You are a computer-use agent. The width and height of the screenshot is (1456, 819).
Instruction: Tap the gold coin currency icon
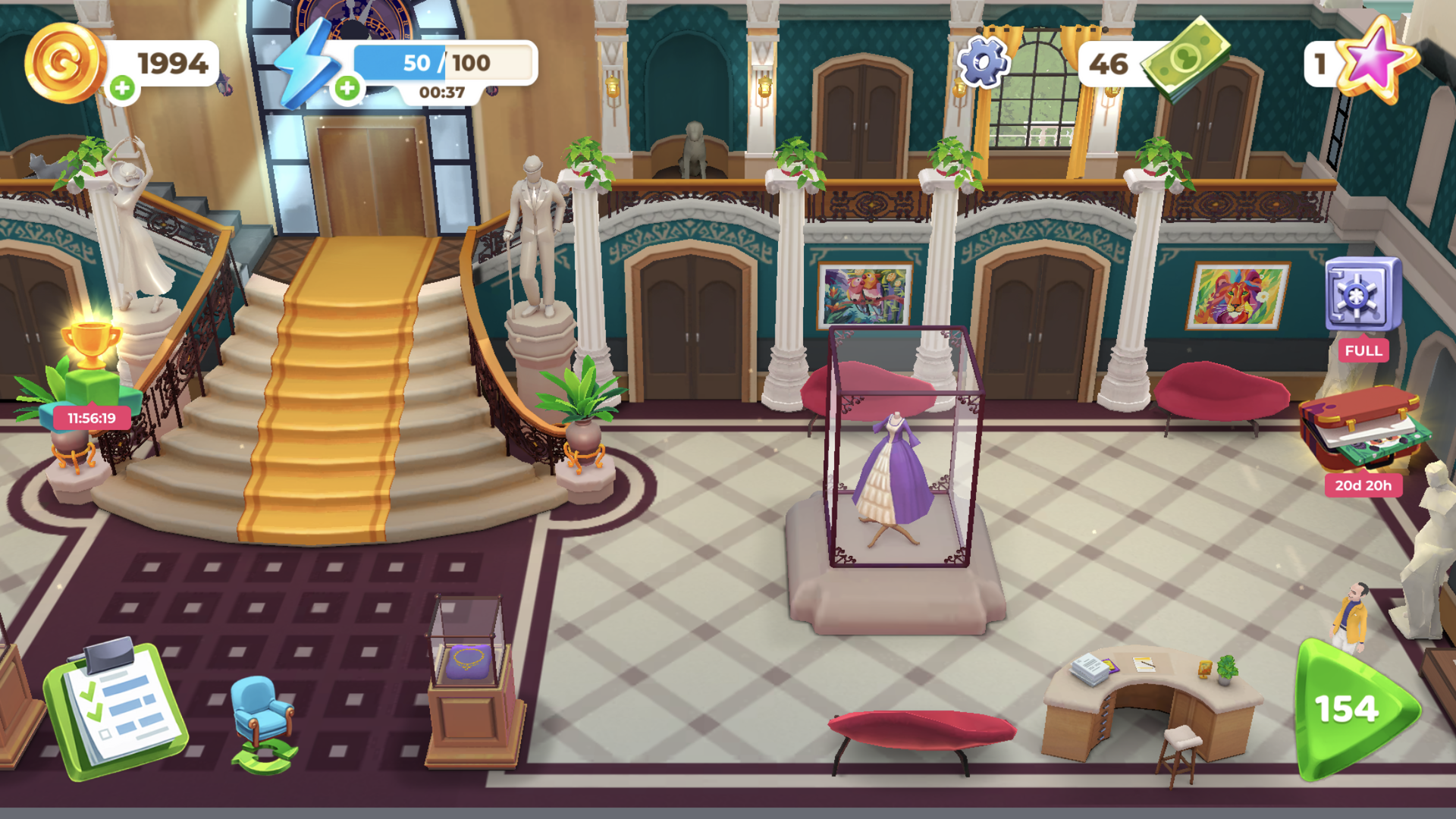click(x=64, y=62)
